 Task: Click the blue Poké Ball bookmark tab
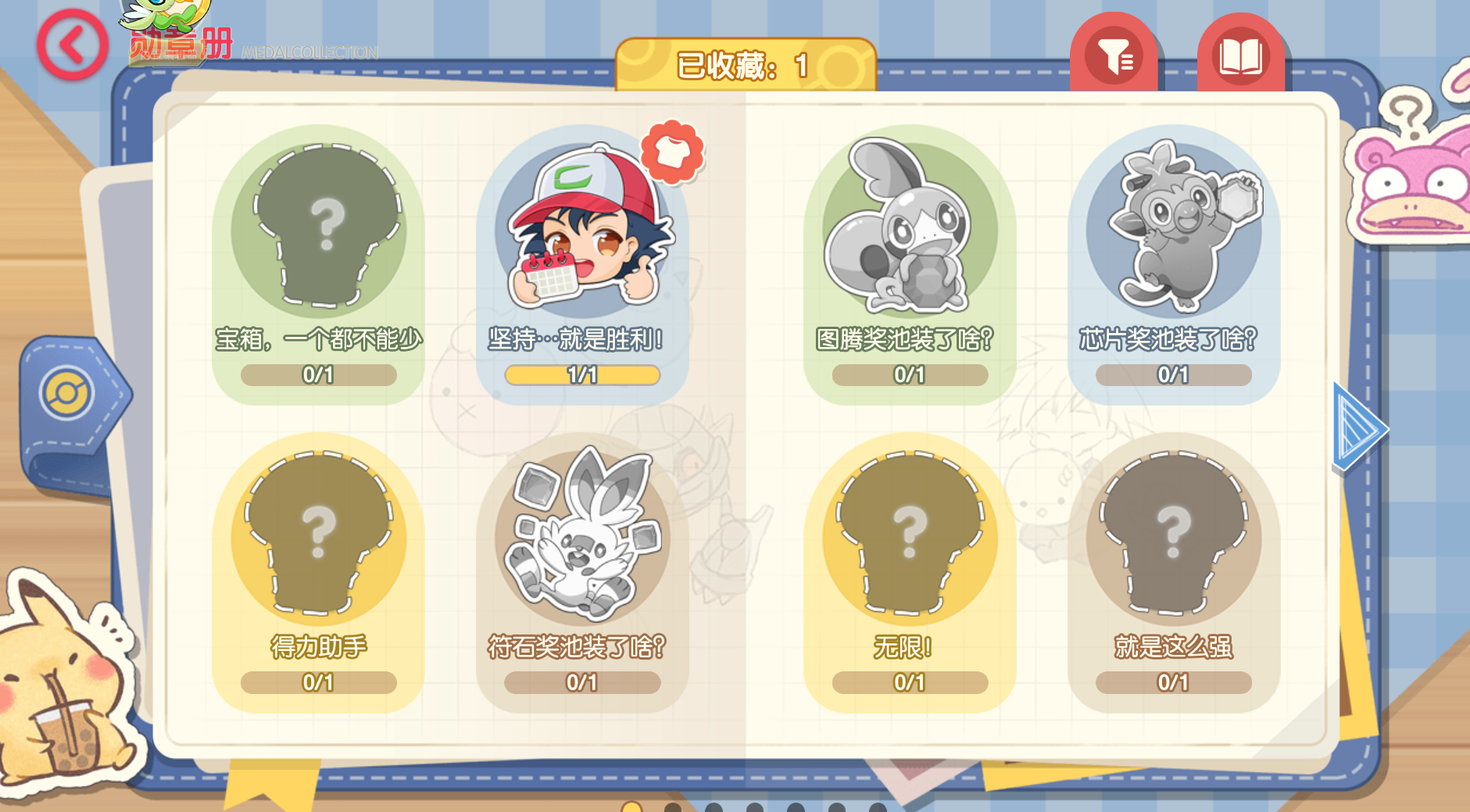[69, 393]
